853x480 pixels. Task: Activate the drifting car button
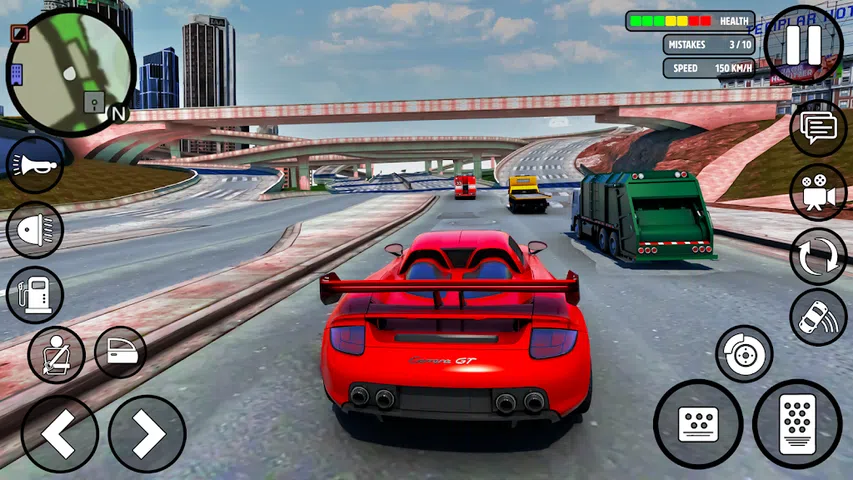pos(818,317)
